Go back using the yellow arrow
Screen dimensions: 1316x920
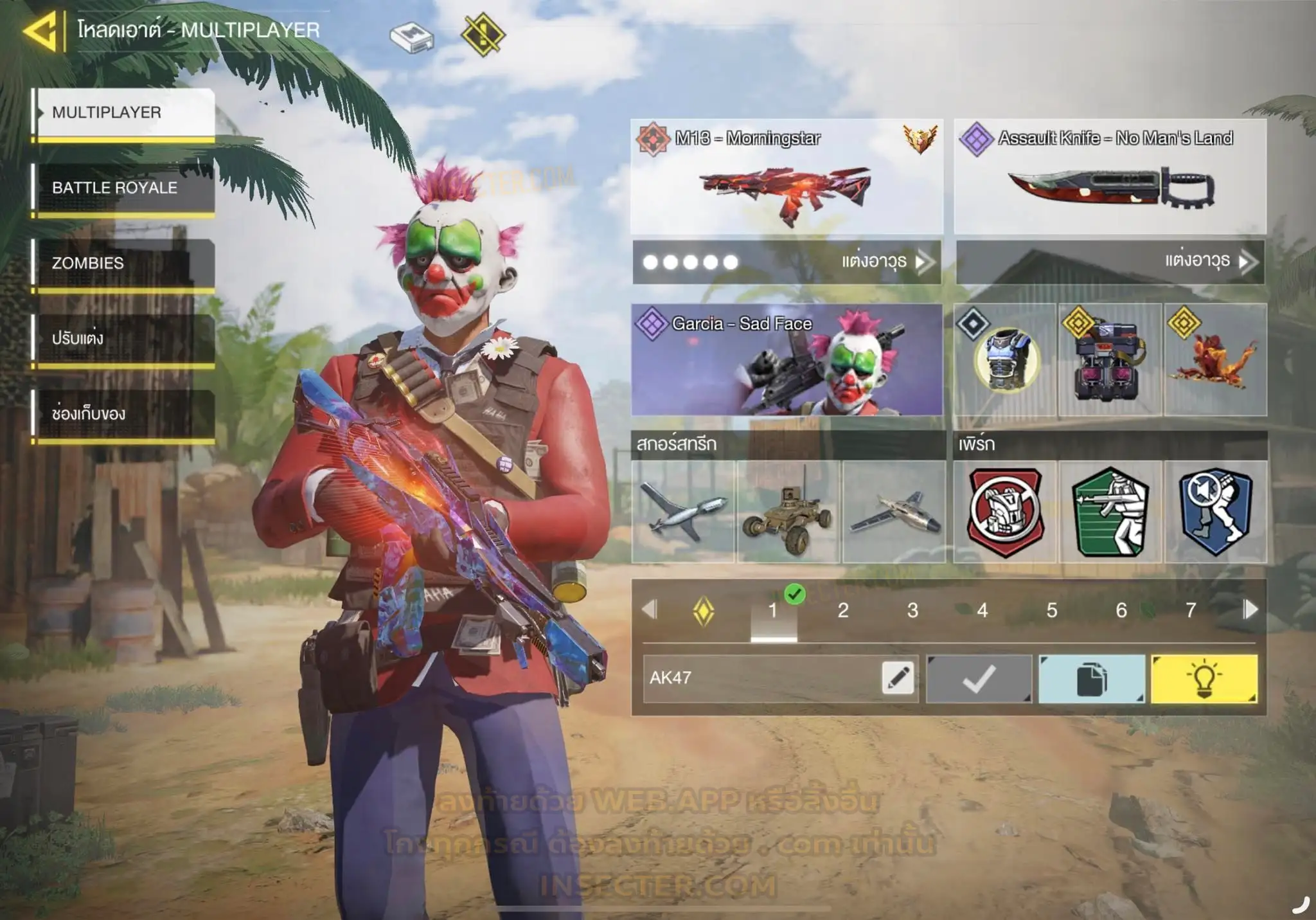pyautogui.click(x=40, y=30)
